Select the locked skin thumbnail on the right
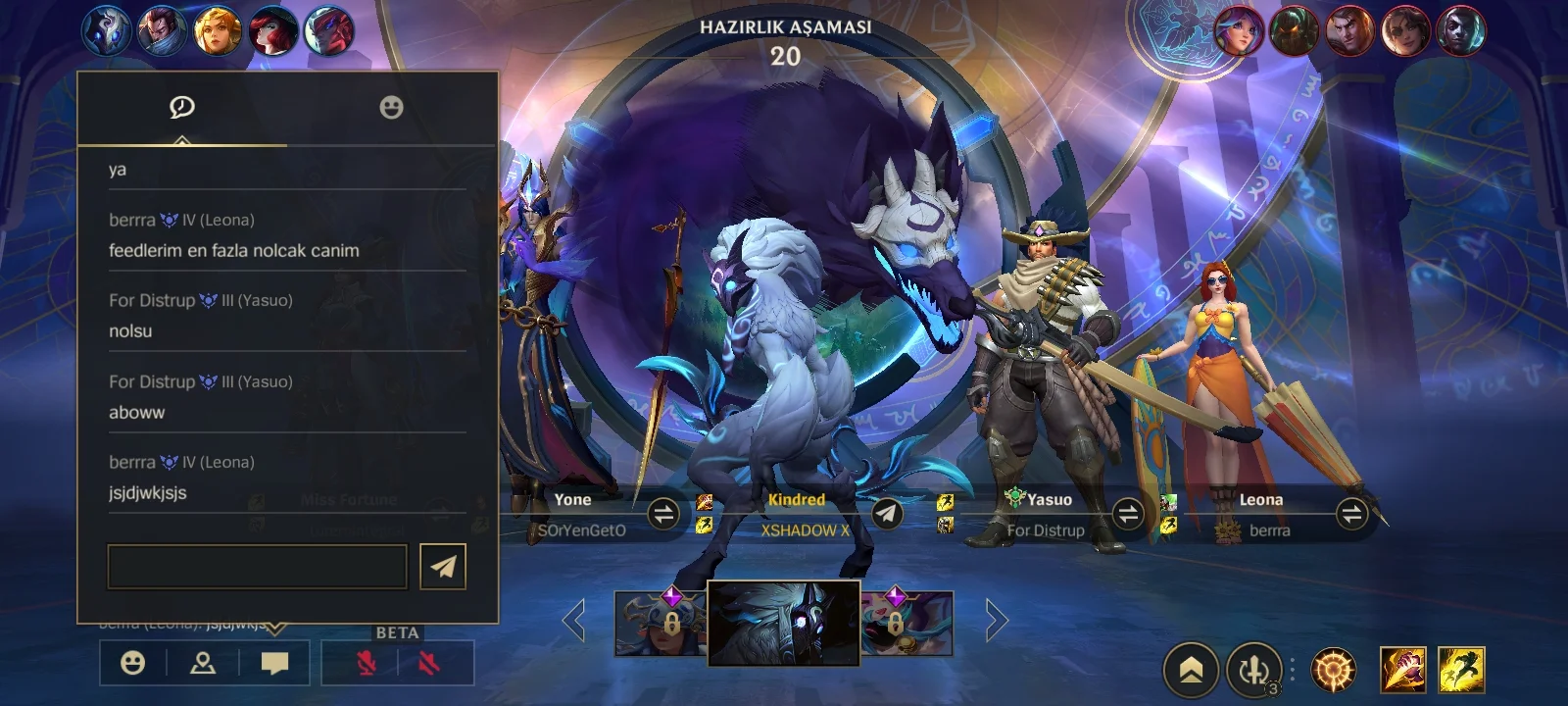Image resolution: width=1568 pixels, height=706 pixels. click(906, 624)
